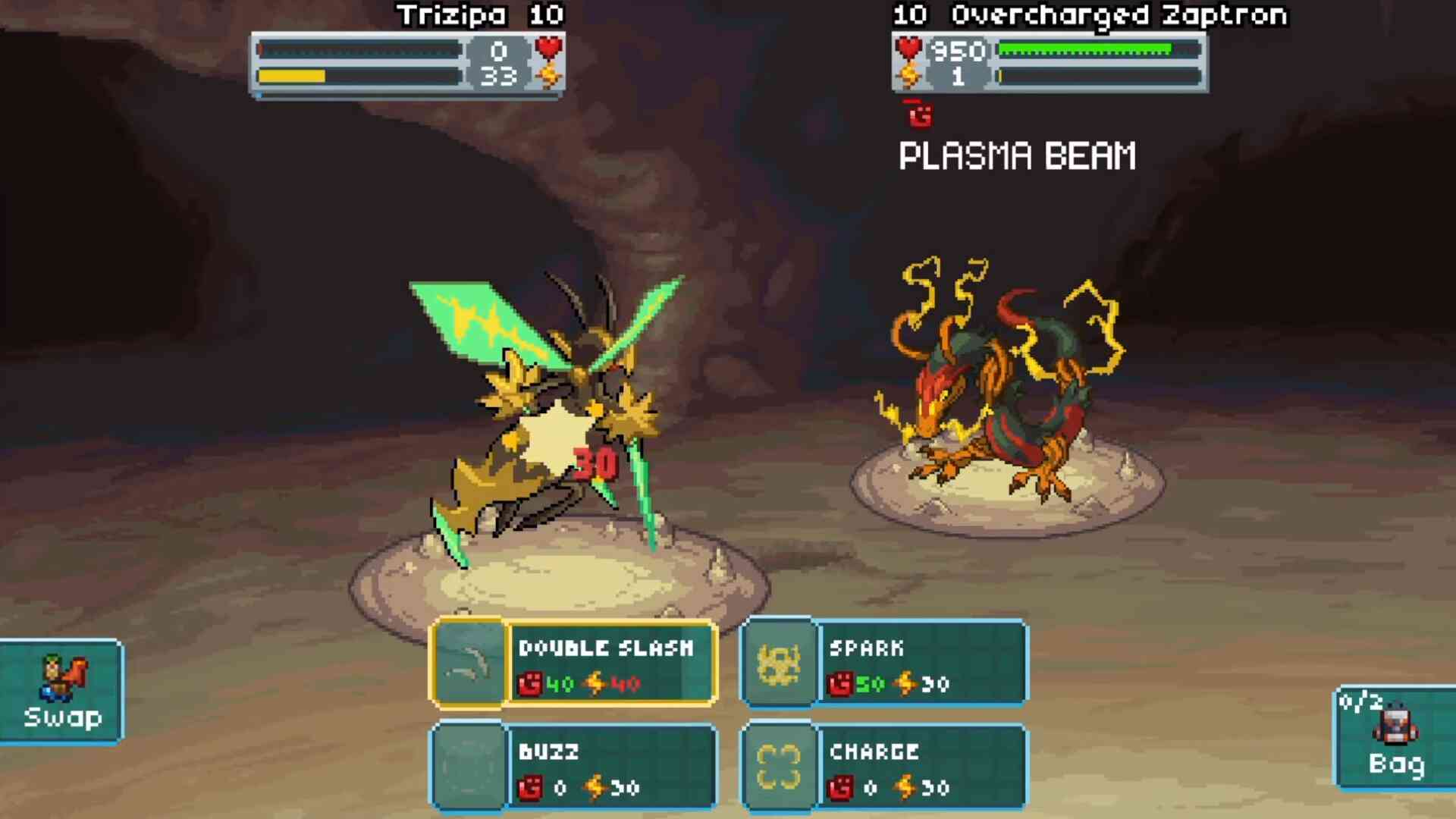Select the Spark attack

pyautogui.click(x=884, y=664)
